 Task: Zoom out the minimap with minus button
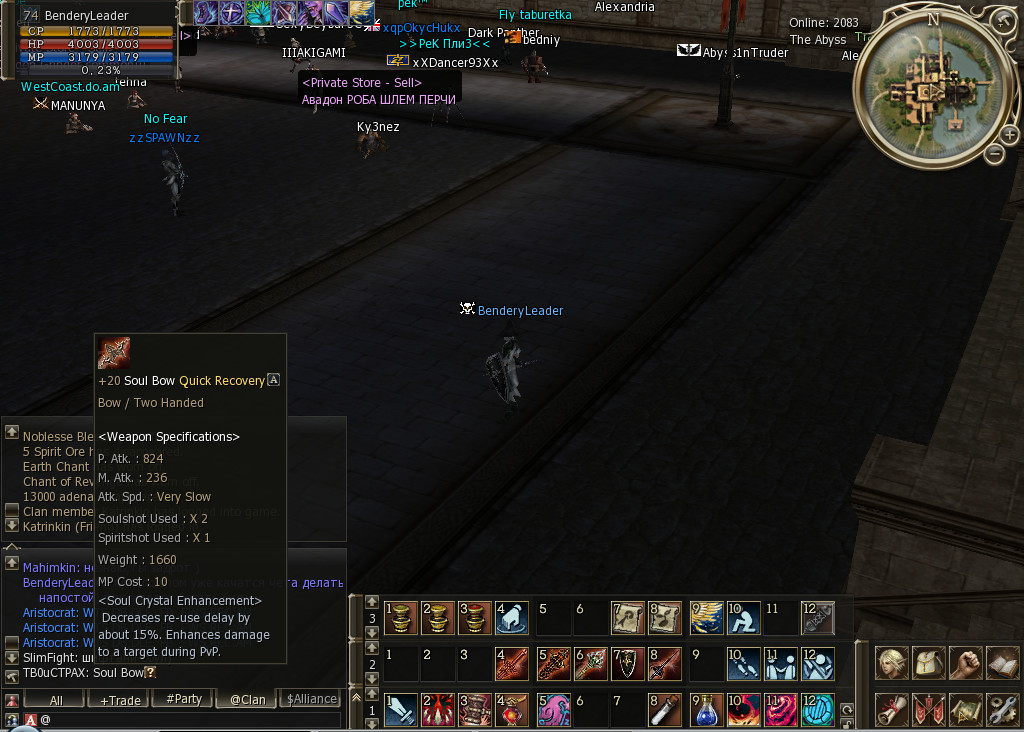[x=994, y=154]
